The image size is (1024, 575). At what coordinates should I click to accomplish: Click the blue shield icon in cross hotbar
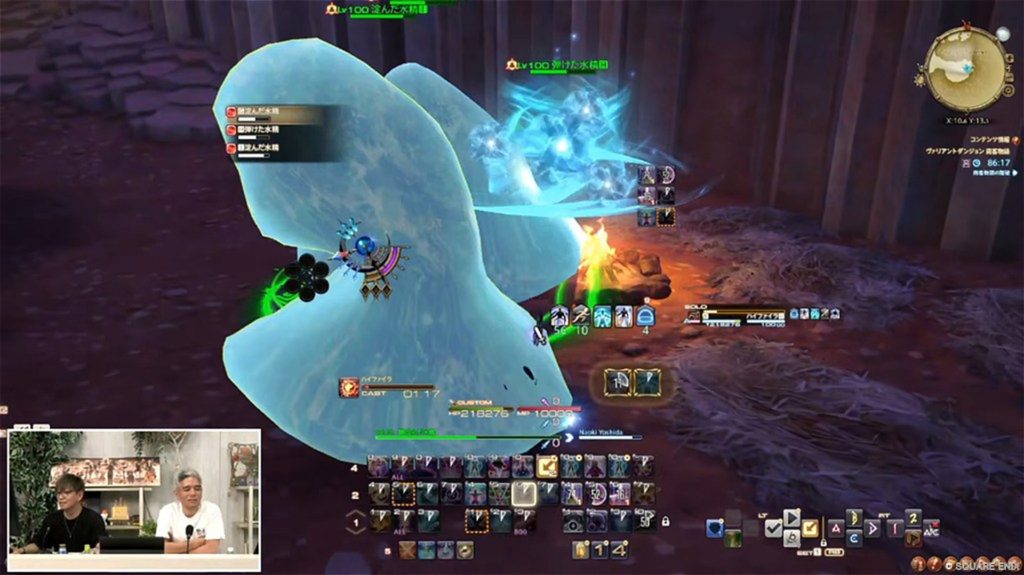(715, 529)
